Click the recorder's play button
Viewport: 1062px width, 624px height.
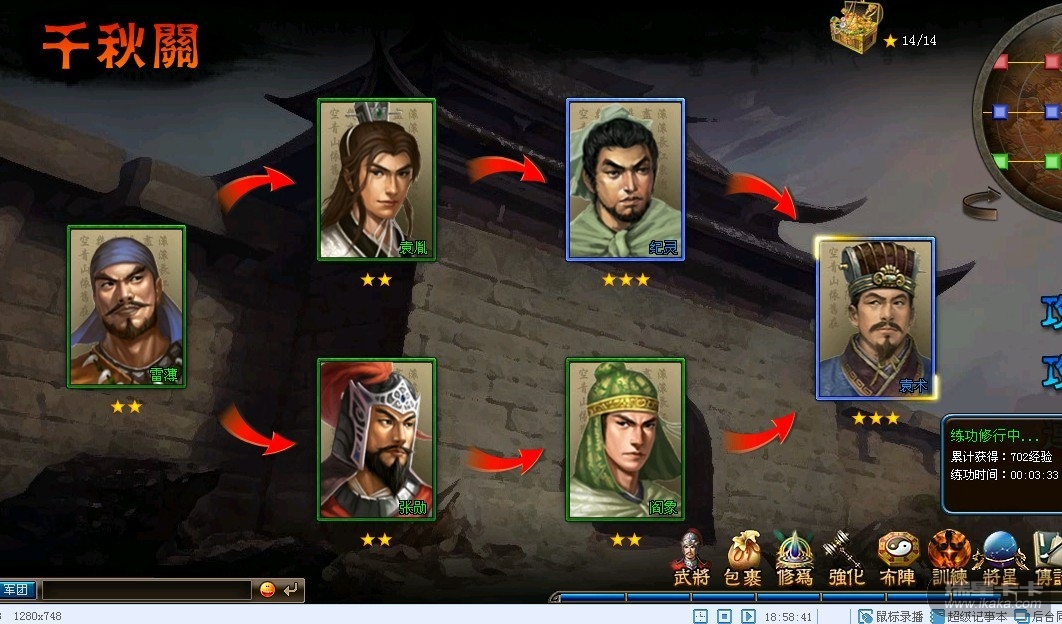pos(748,616)
